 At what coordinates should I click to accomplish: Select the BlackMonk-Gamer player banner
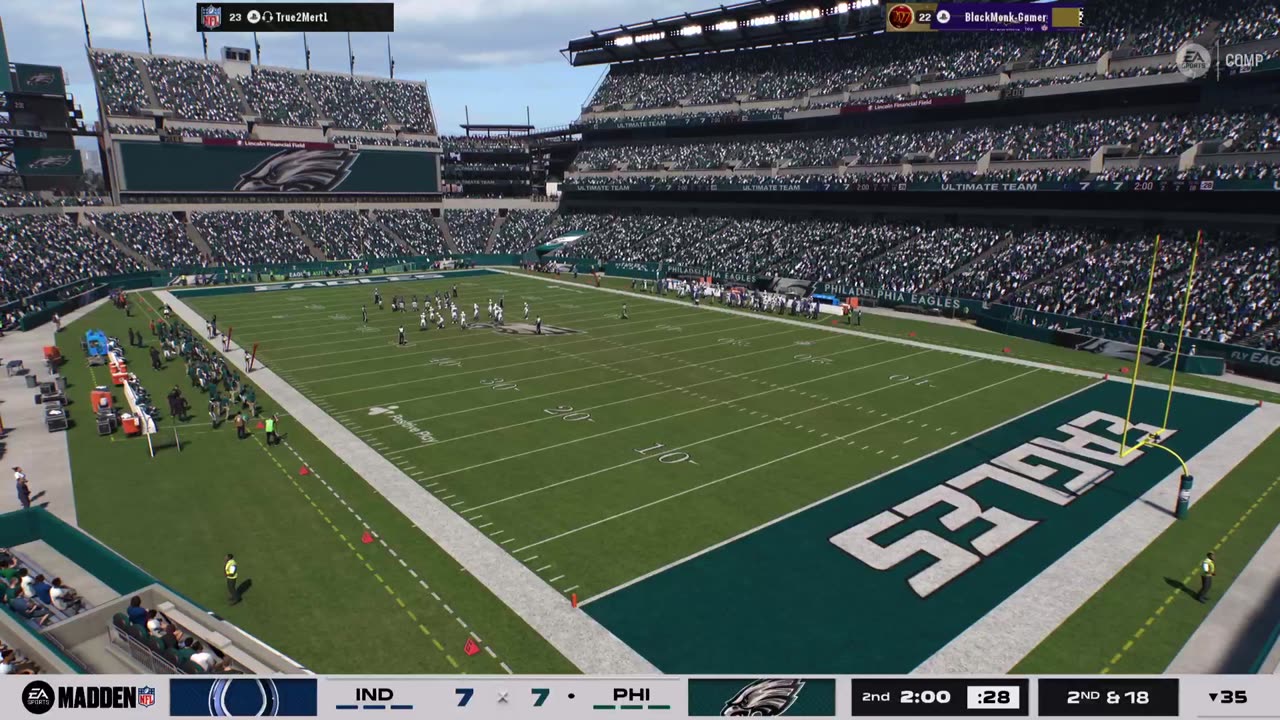click(983, 17)
